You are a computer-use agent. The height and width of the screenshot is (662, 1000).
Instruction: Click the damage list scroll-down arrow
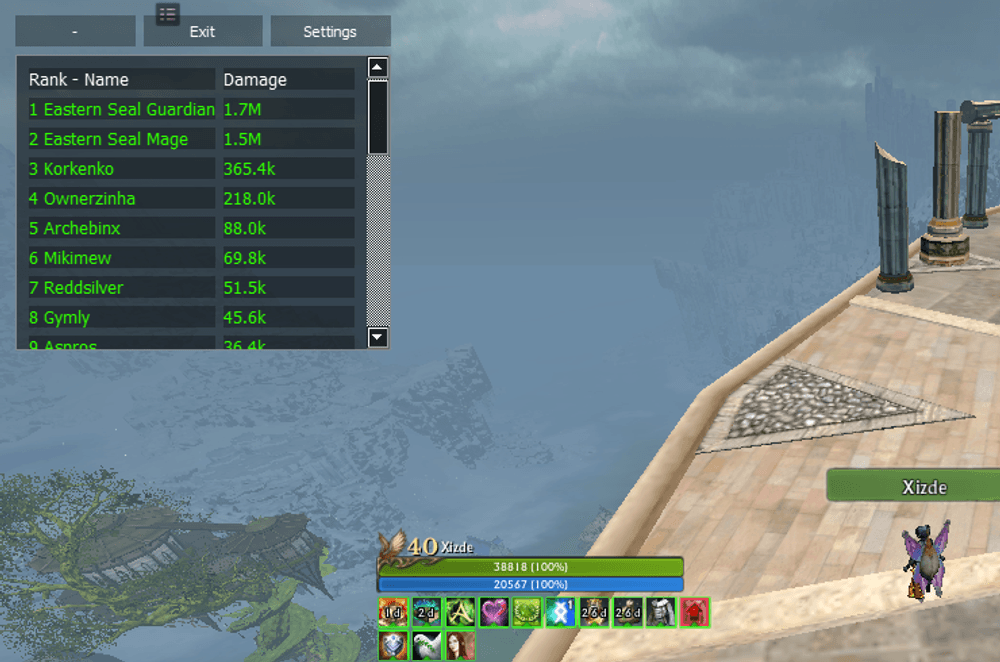point(378,338)
